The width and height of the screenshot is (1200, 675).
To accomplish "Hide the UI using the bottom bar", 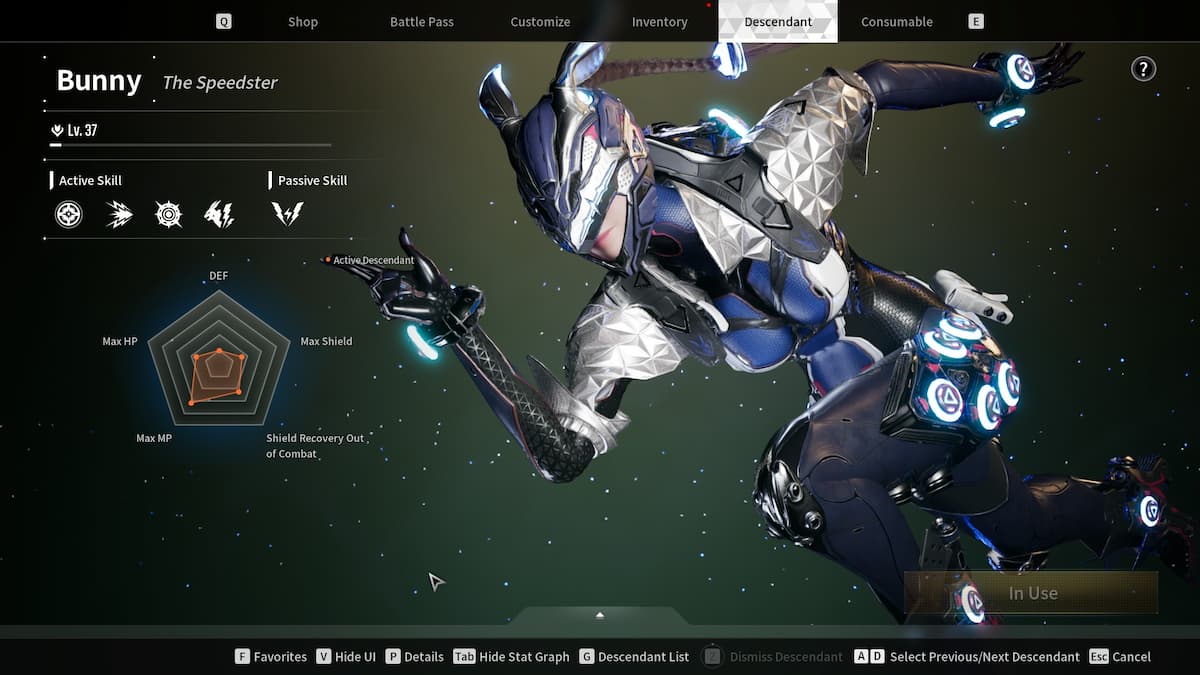I will pos(346,657).
